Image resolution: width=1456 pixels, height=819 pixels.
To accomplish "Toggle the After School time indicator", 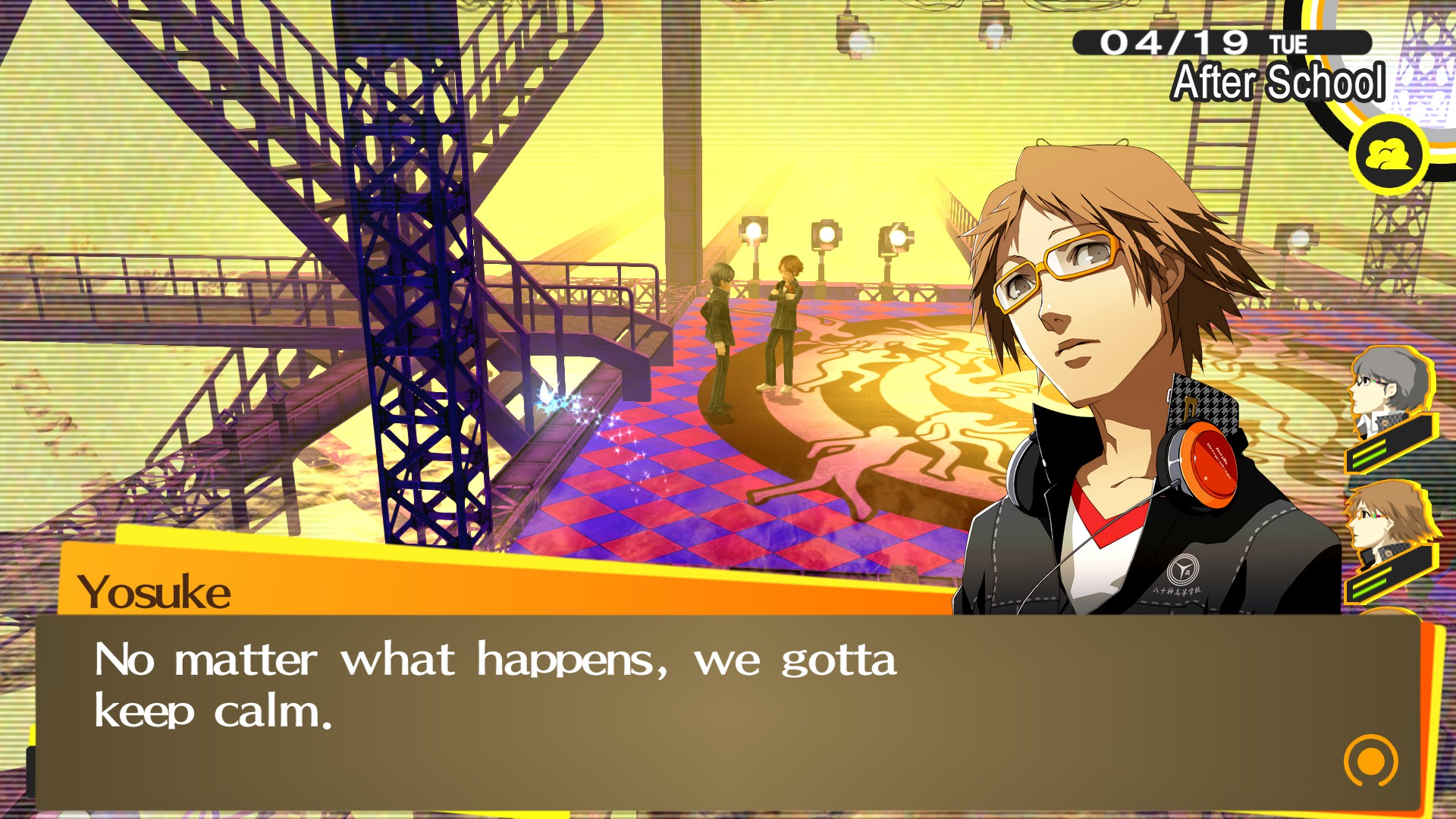I will (x=1278, y=83).
